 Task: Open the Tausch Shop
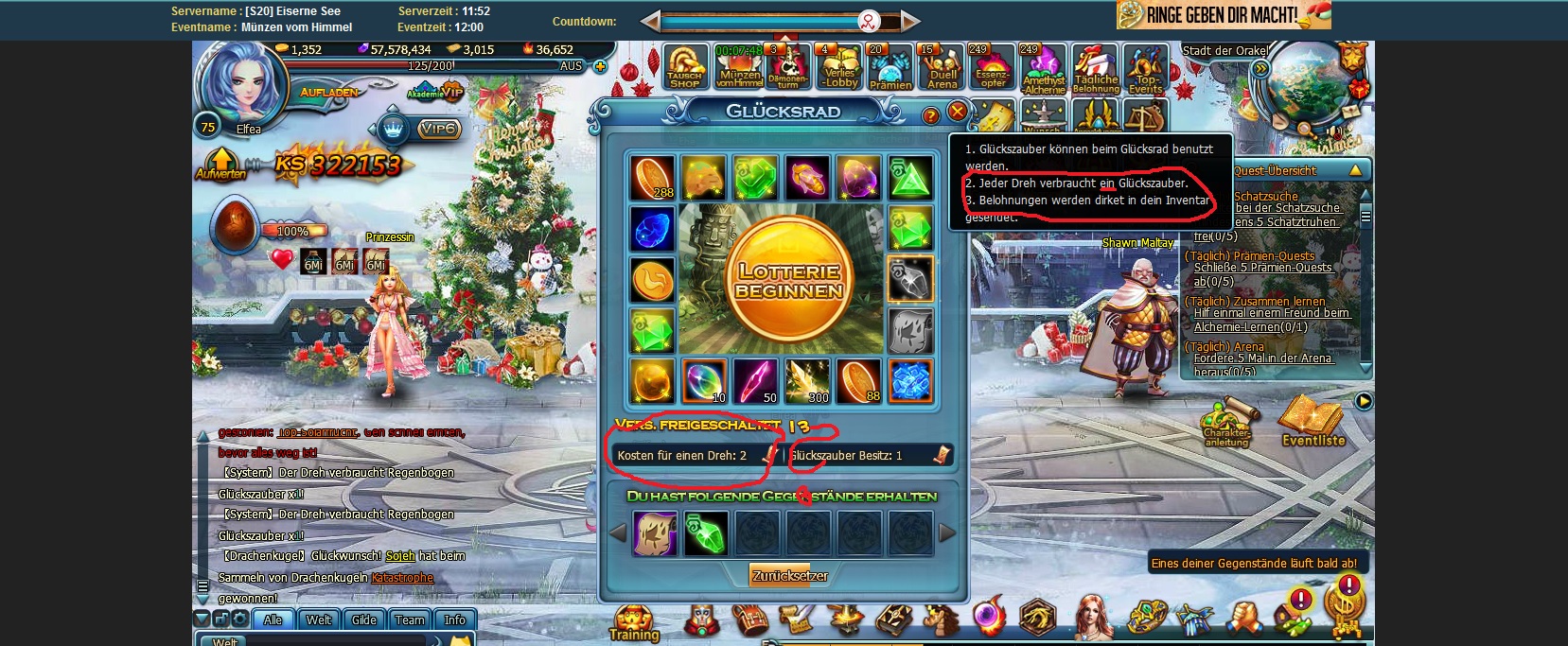click(x=685, y=67)
